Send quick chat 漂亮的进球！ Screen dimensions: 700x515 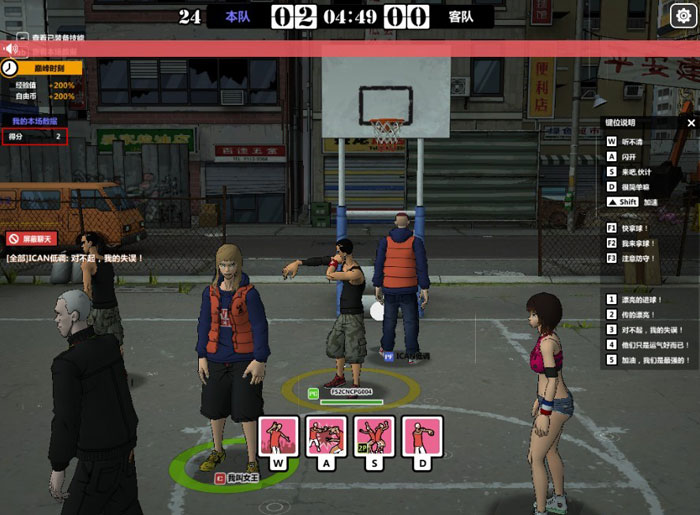tap(646, 299)
